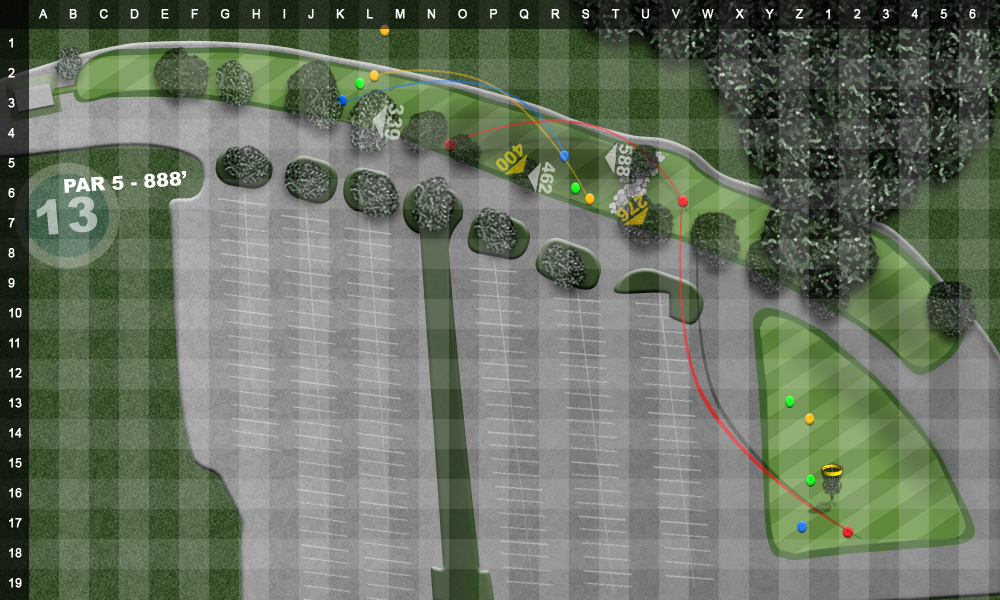The height and width of the screenshot is (600, 1000).
Task: Choose the 462 distance marker
Action: (x=541, y=178)
